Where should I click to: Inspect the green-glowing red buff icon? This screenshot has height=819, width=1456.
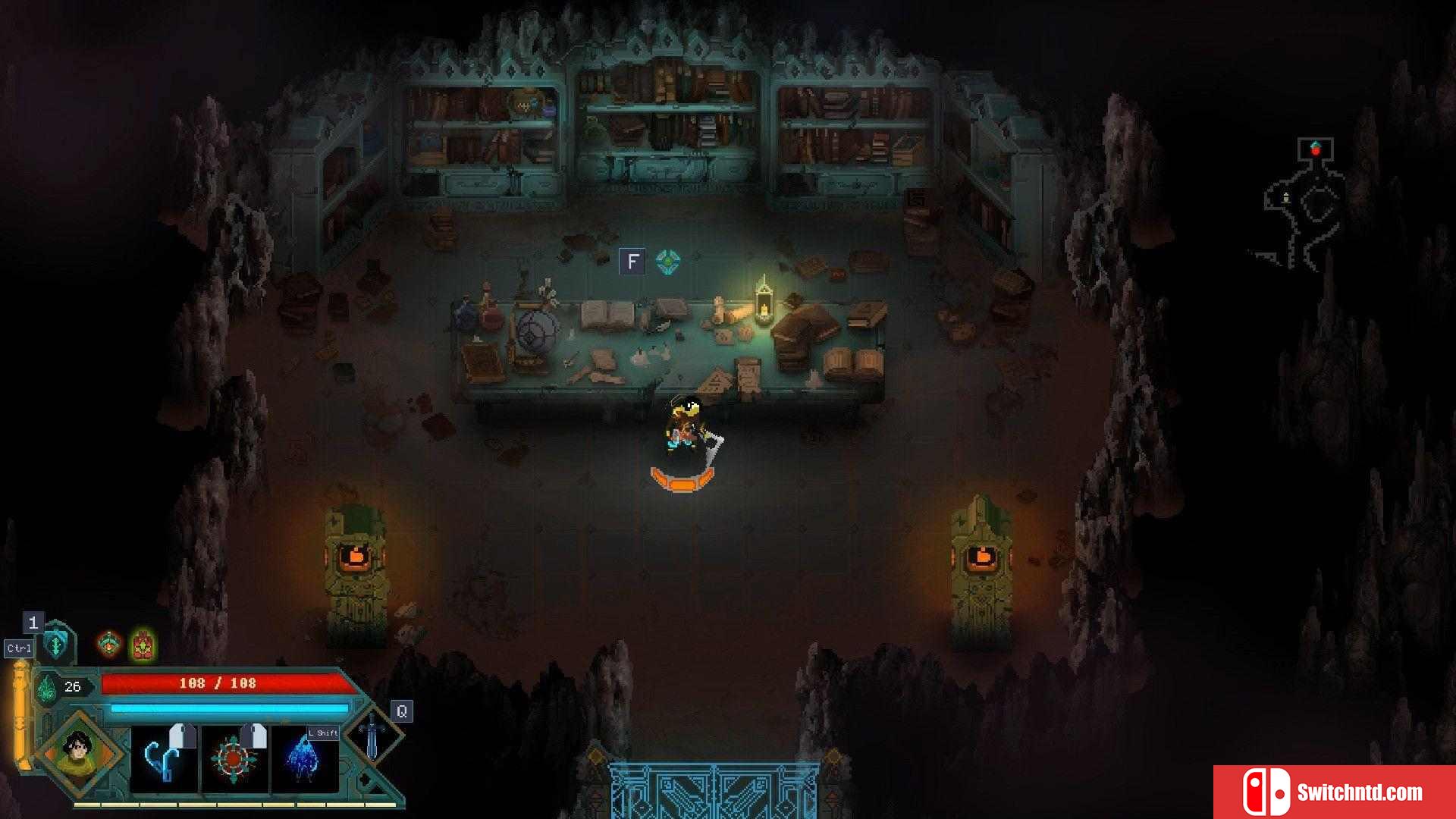[143, 645]
